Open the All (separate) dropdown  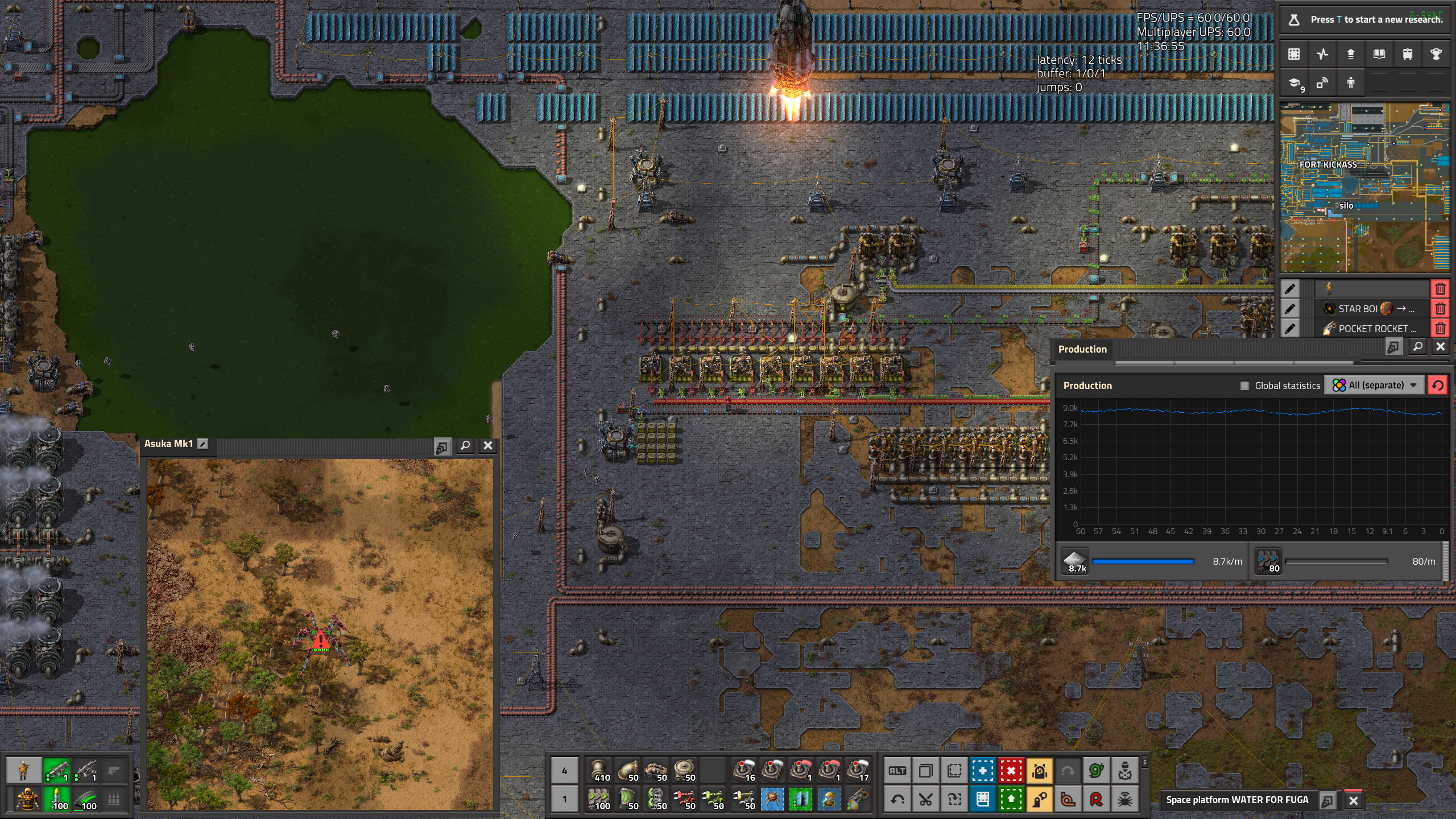(x=1375, y=385)
